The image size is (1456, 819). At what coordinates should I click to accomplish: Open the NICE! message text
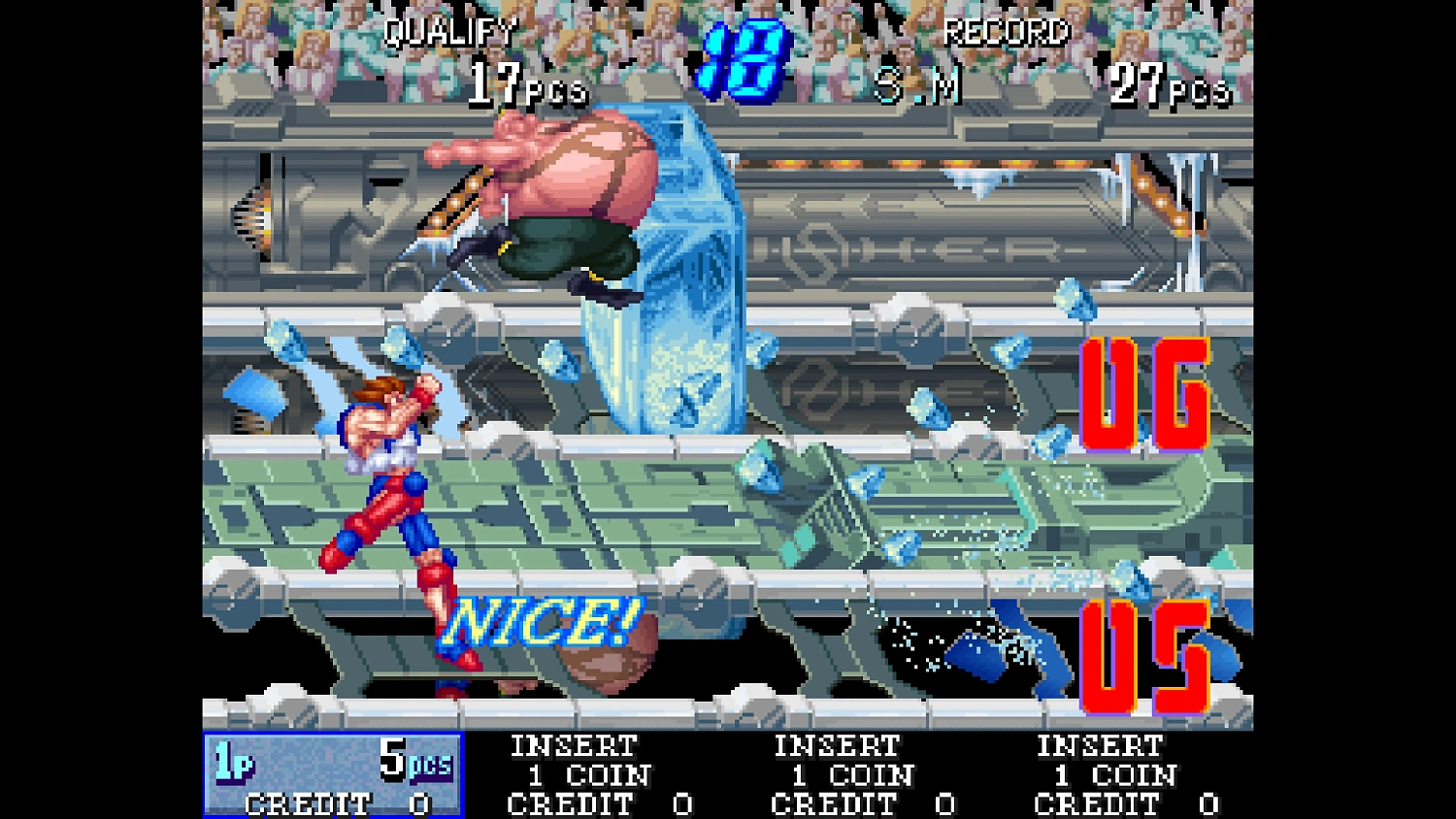coord(540,619)
